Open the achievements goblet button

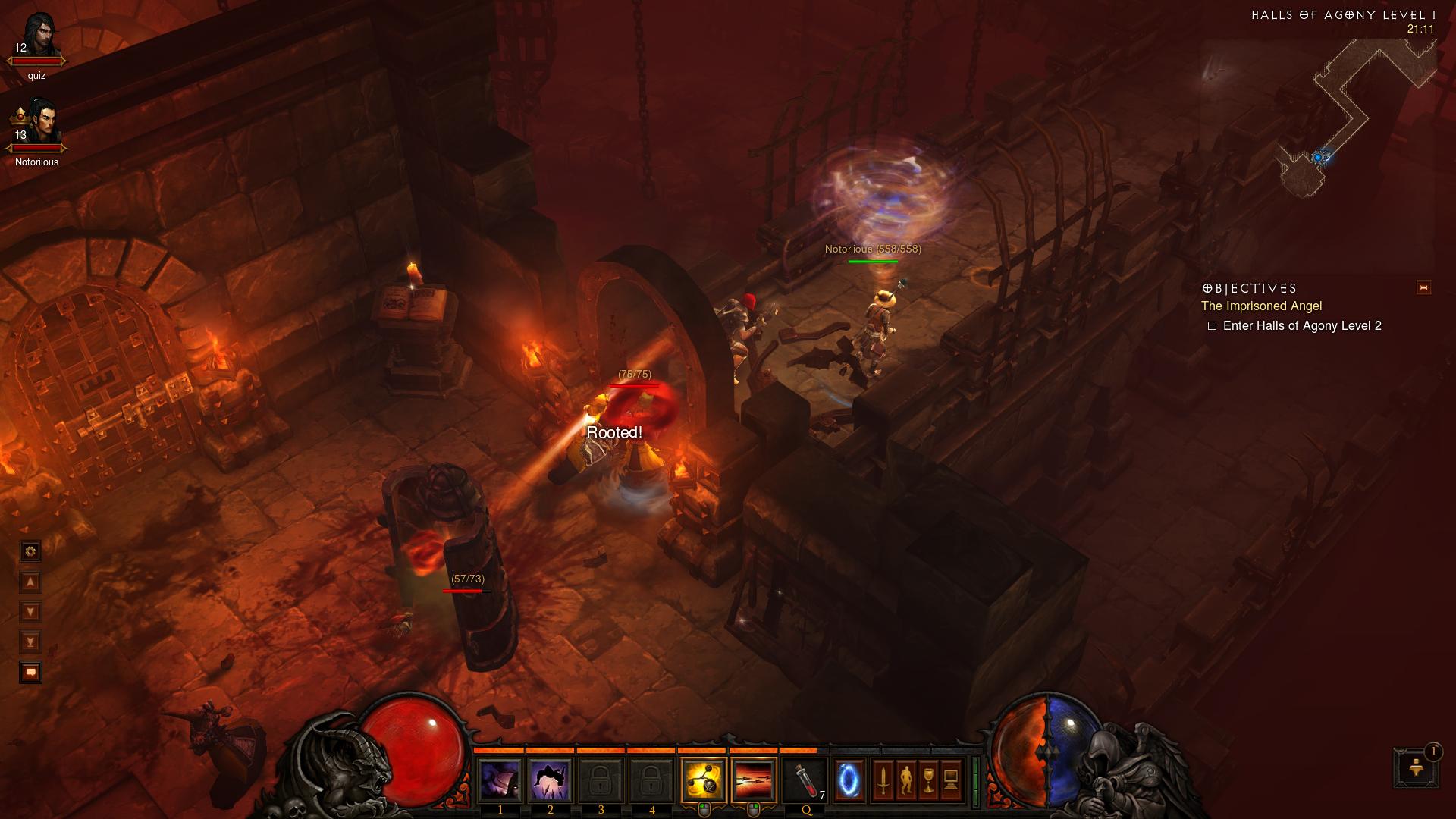(x=928, y=780)
